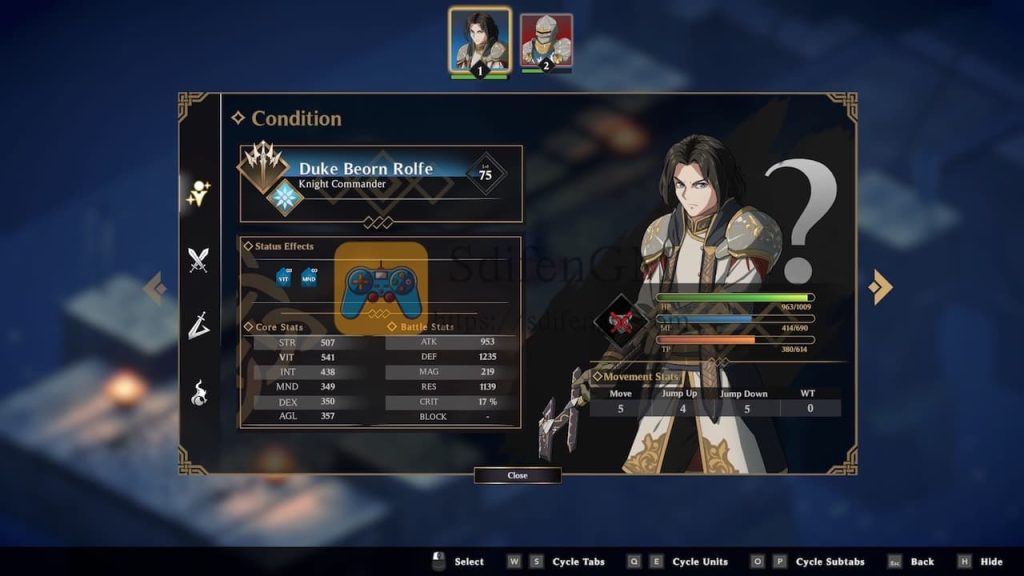Click the Knight Commander class emblem
The width and height of the screenshot is (1024, 576).
click(x=286, y=197)
